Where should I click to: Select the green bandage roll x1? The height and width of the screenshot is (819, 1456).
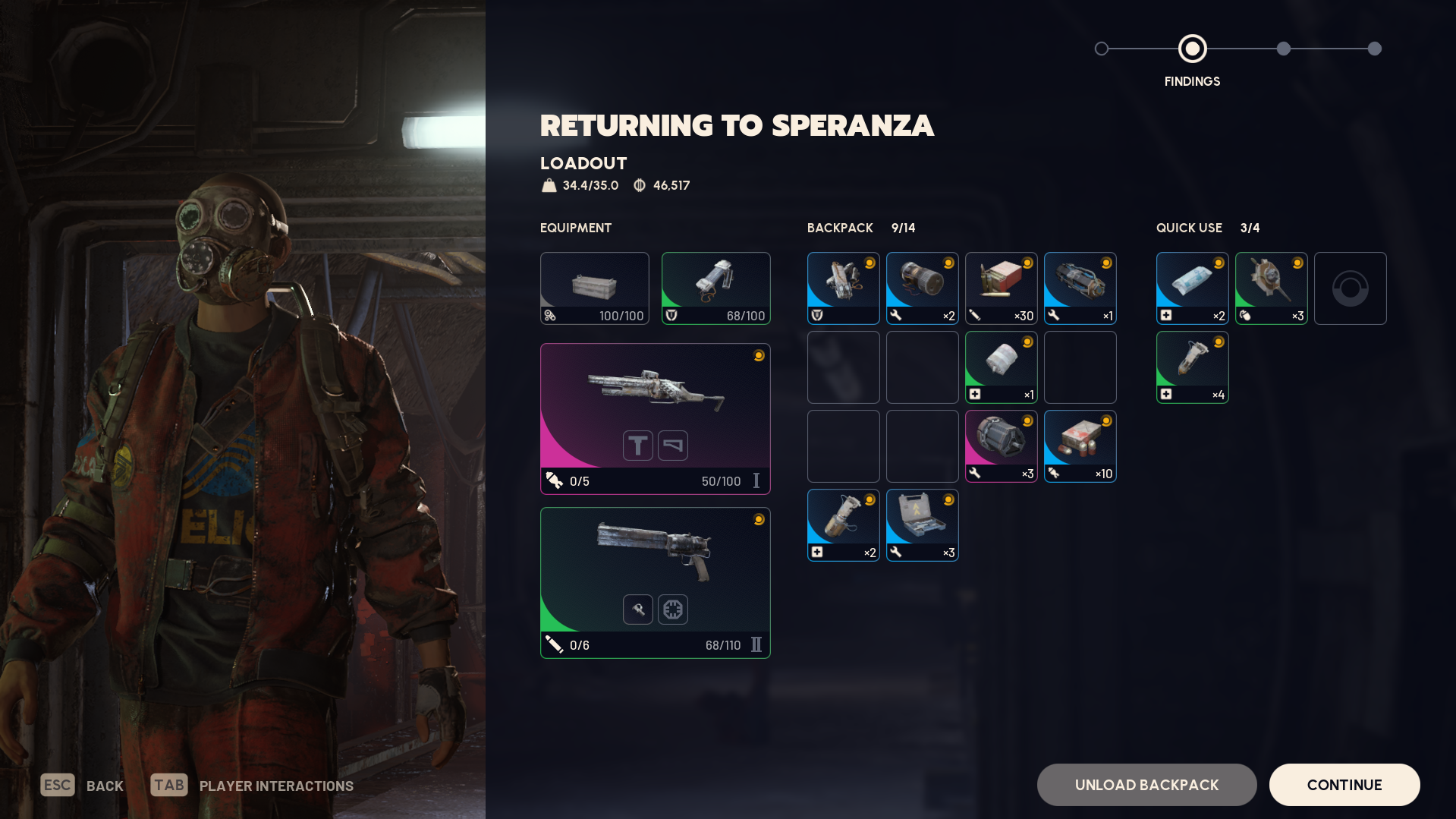[1001, 367]
